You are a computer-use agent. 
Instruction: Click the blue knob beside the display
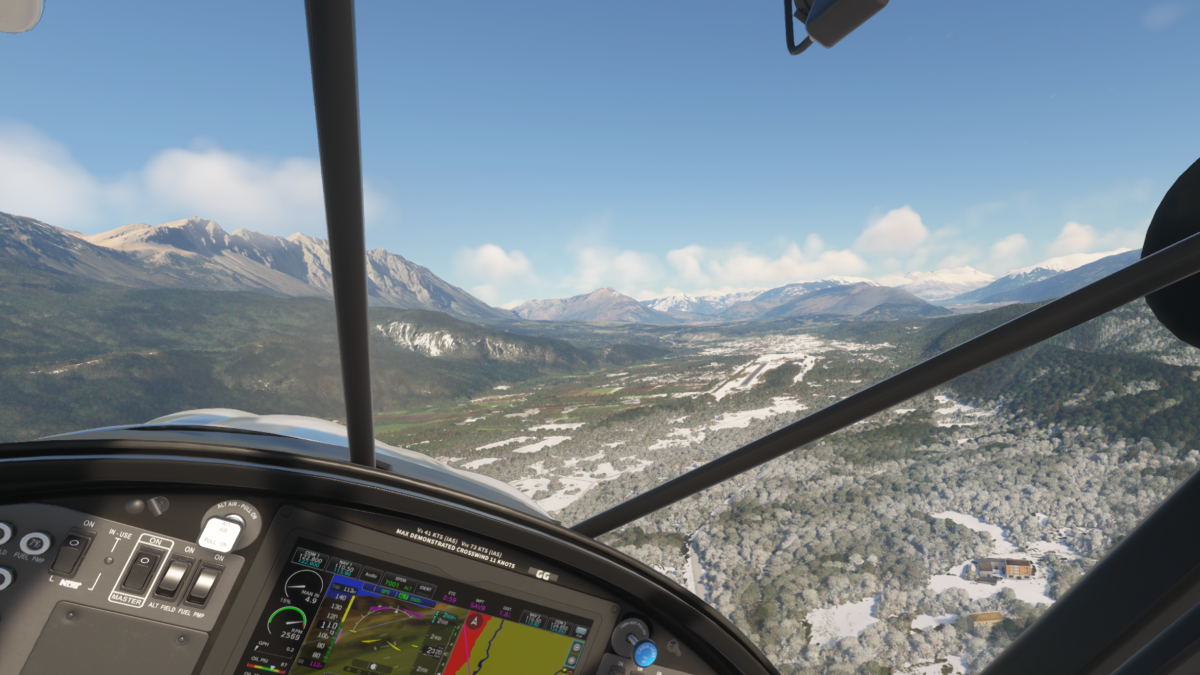(645, 652)
